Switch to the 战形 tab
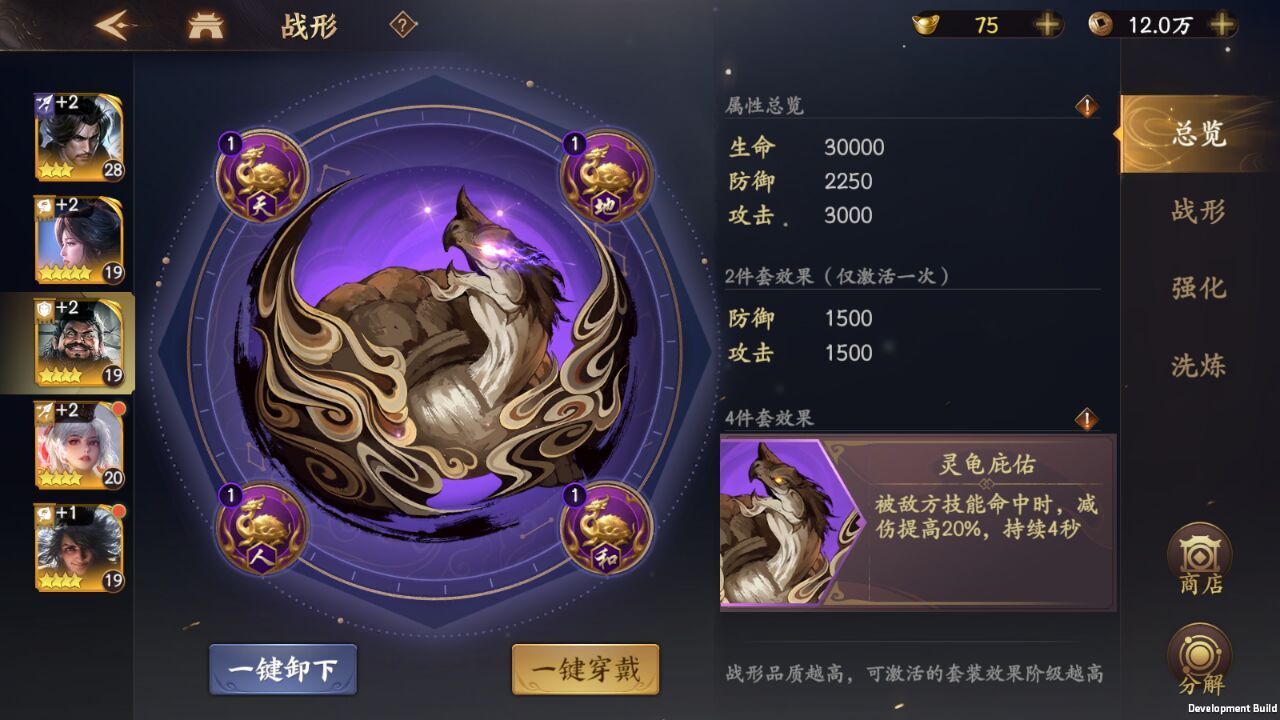 pos(1197,214)
